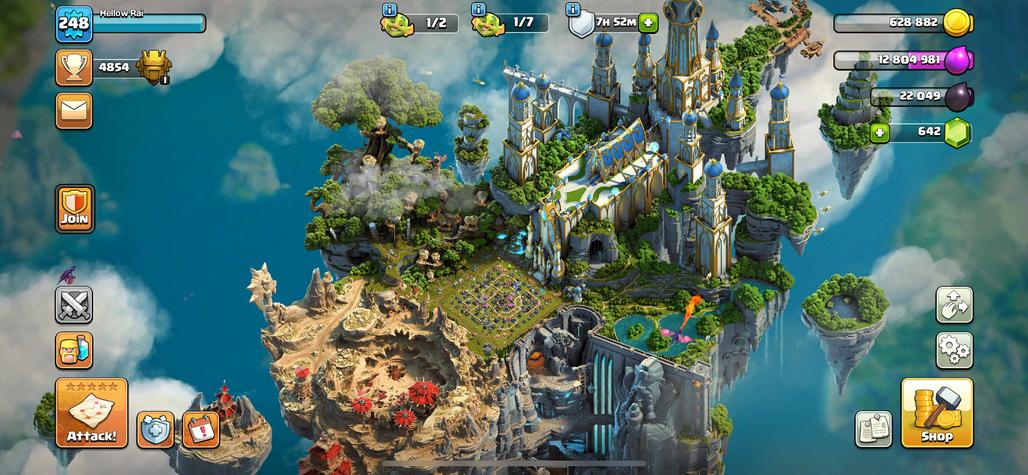
Task: Join a clan with the Join button
Action: point(75,208)
